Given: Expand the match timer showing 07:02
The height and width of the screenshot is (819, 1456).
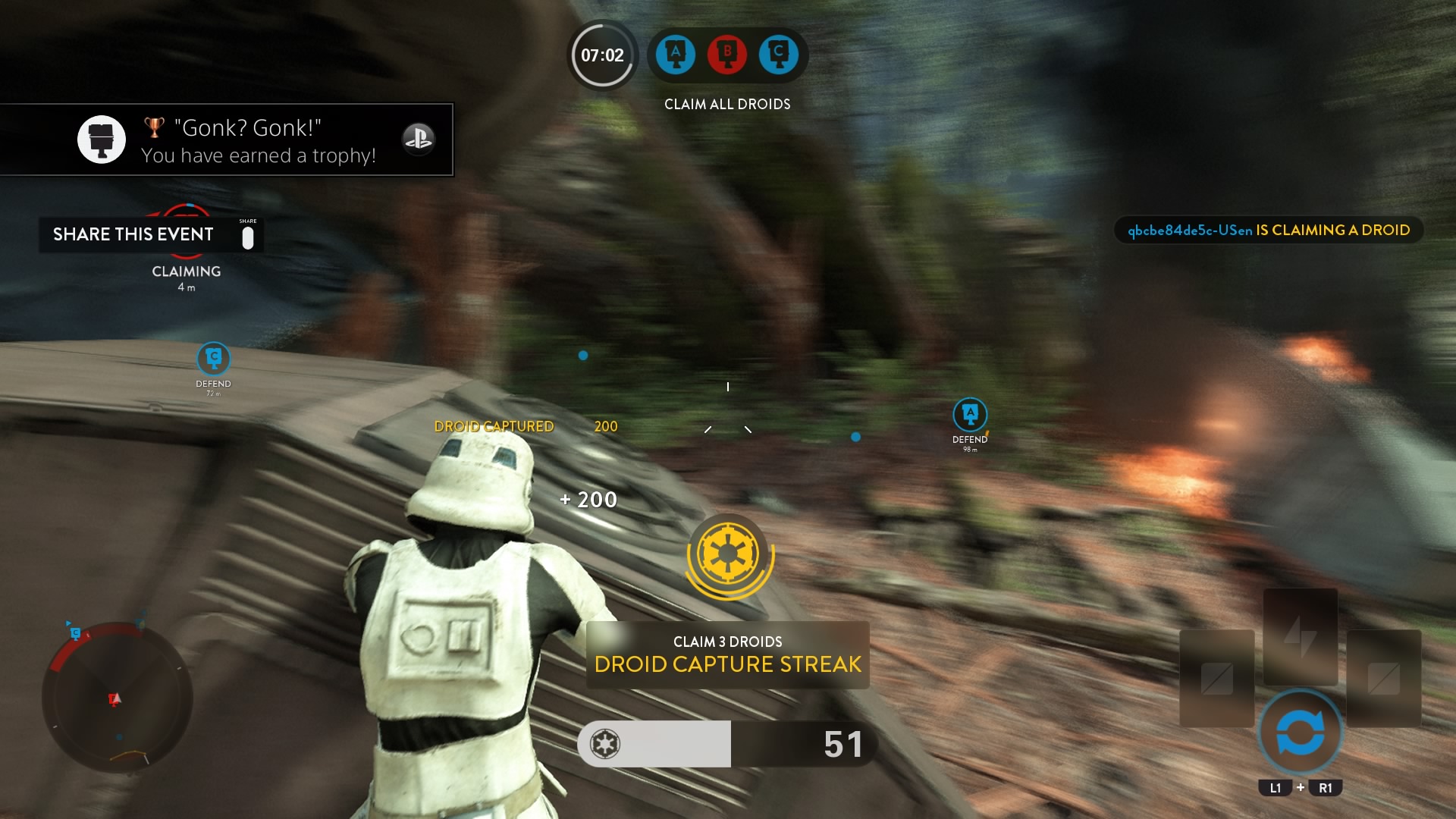Looking at the screenshot, I should point(601,54).
